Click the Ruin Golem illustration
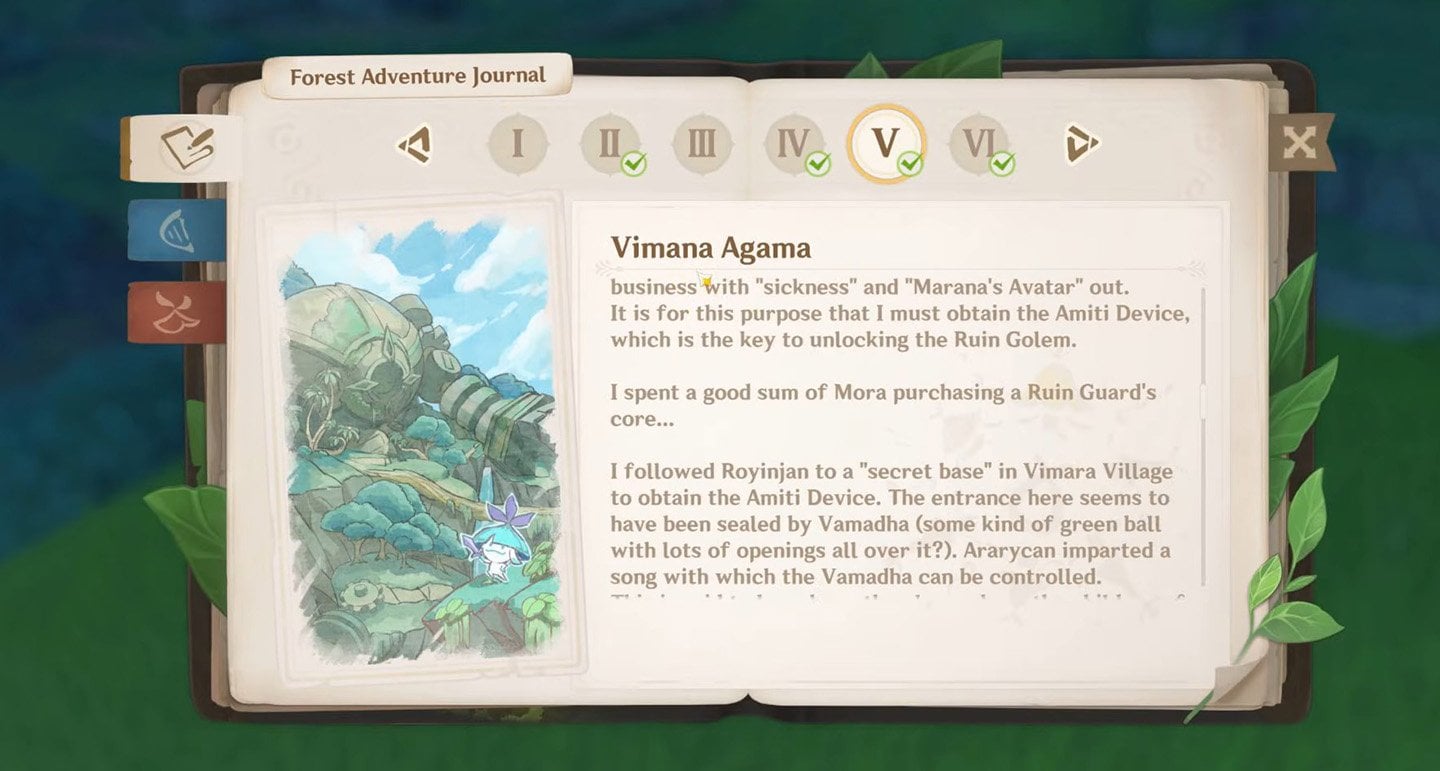Screen dimensions: 1440x771 tap(420, 440)
